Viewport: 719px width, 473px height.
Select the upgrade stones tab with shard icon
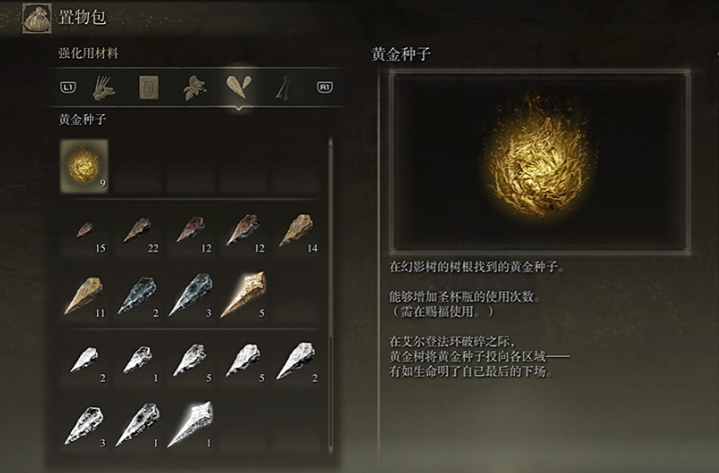[238, 87]
